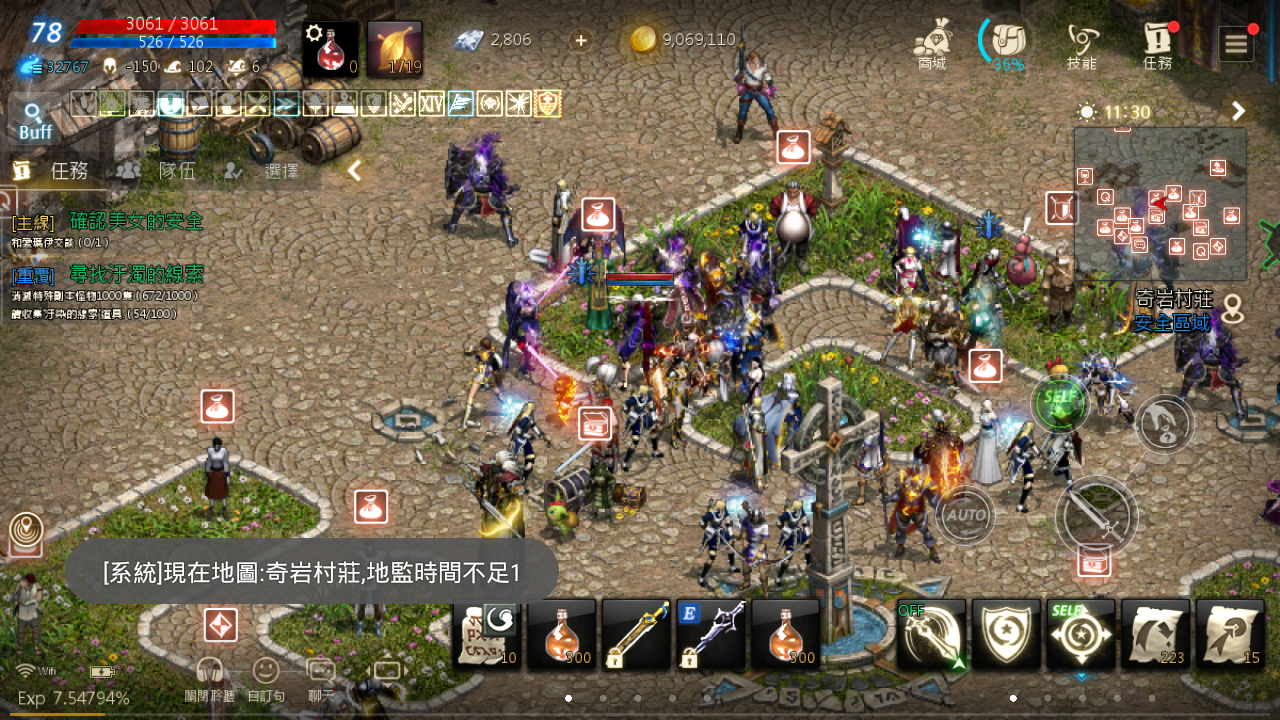Collapse the quest panel via left chevron
This screenshot has height=720, width=1280.
353,170
